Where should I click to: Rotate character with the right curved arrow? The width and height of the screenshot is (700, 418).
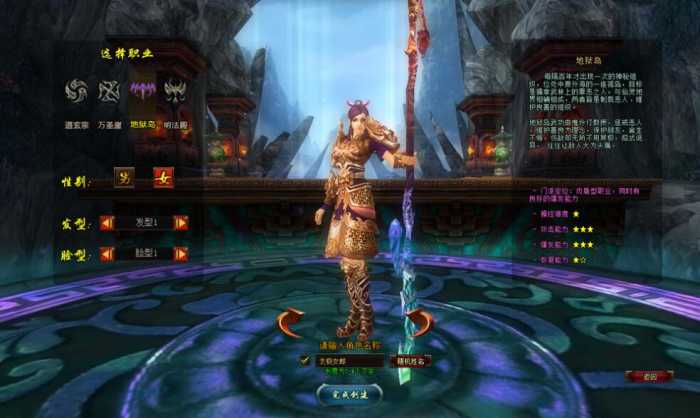click(x=419, y=323)
